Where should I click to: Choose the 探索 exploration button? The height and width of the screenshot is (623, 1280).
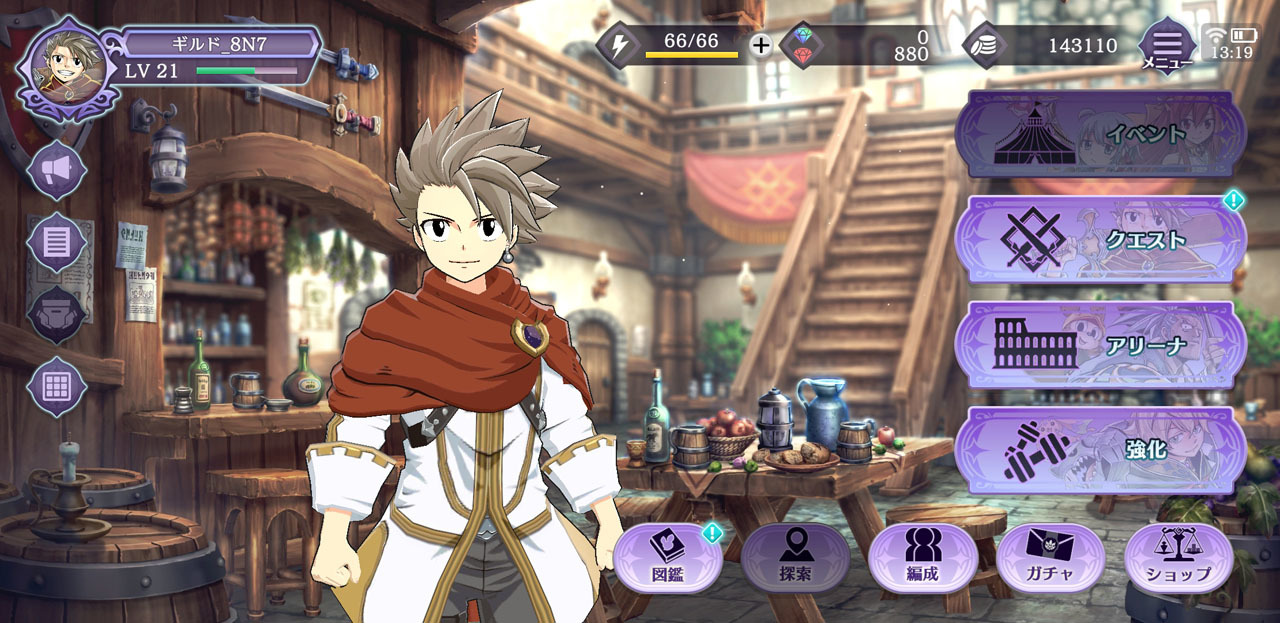pyautogui.click(x=796, y=558)
